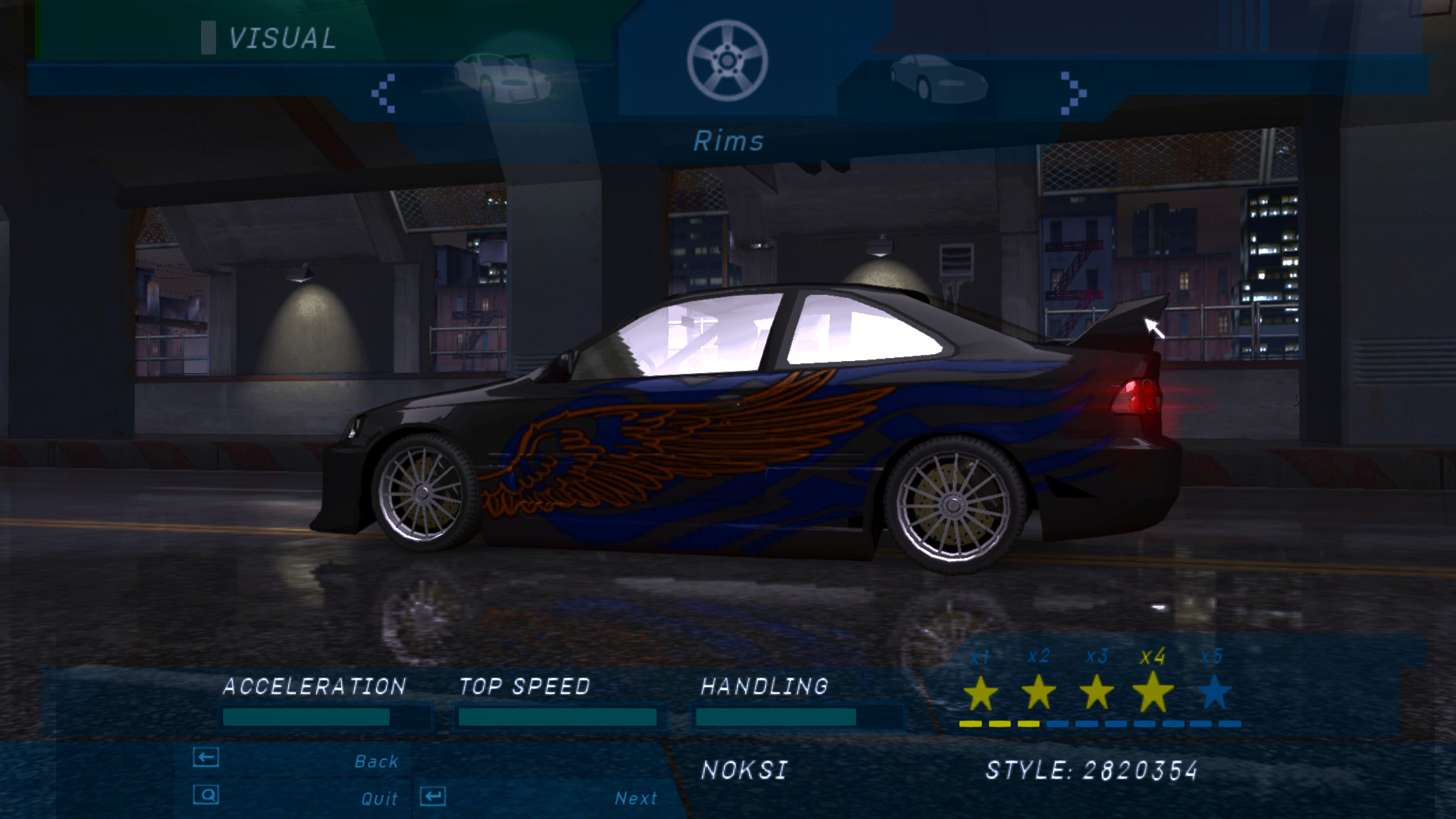Click the Back button

click(x=376, y=760)
